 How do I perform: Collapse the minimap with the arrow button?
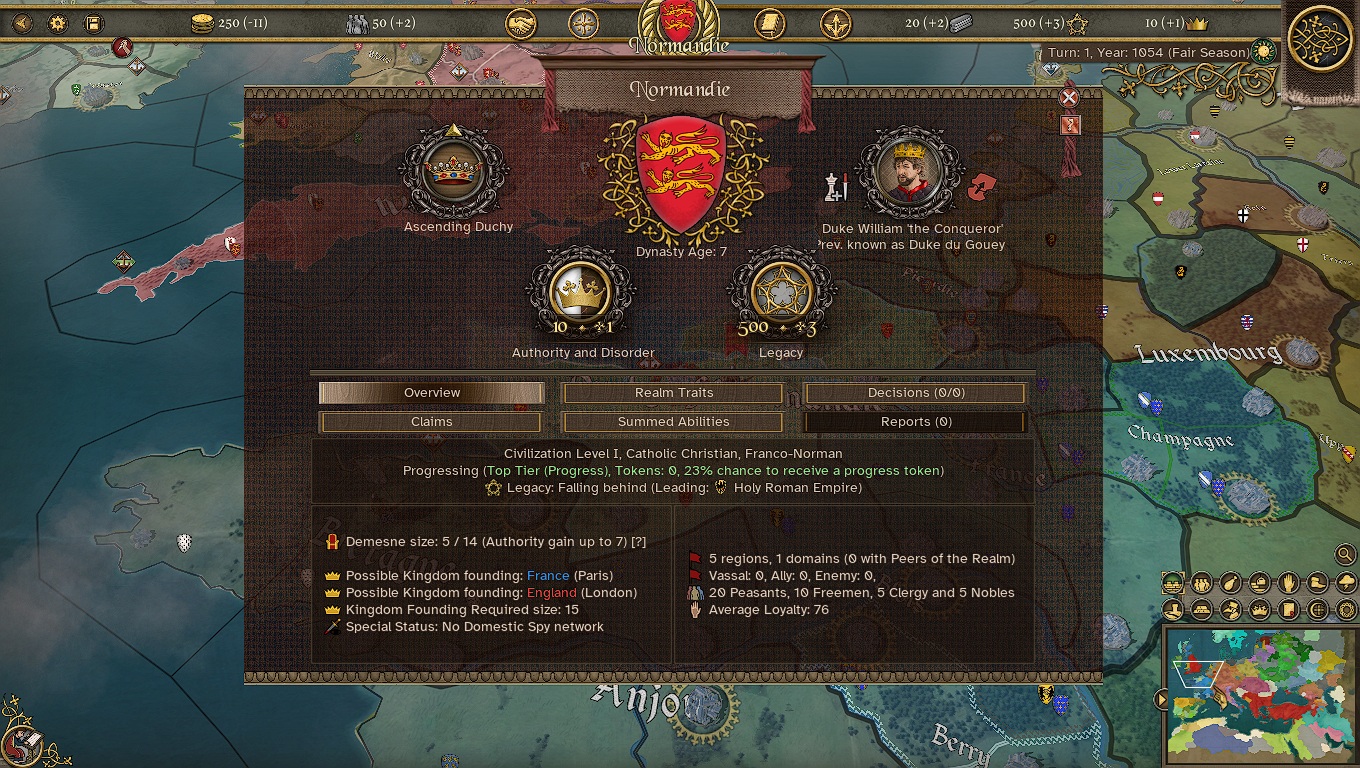(1161, 699)
